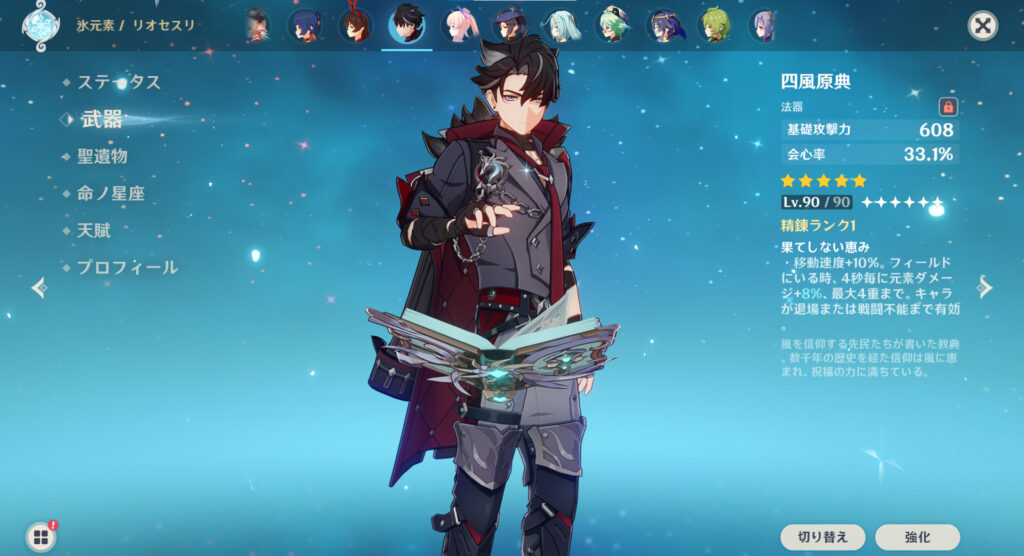
Task: Select the lime-green-haired character portrait
Action: click(x=714, y=25)
